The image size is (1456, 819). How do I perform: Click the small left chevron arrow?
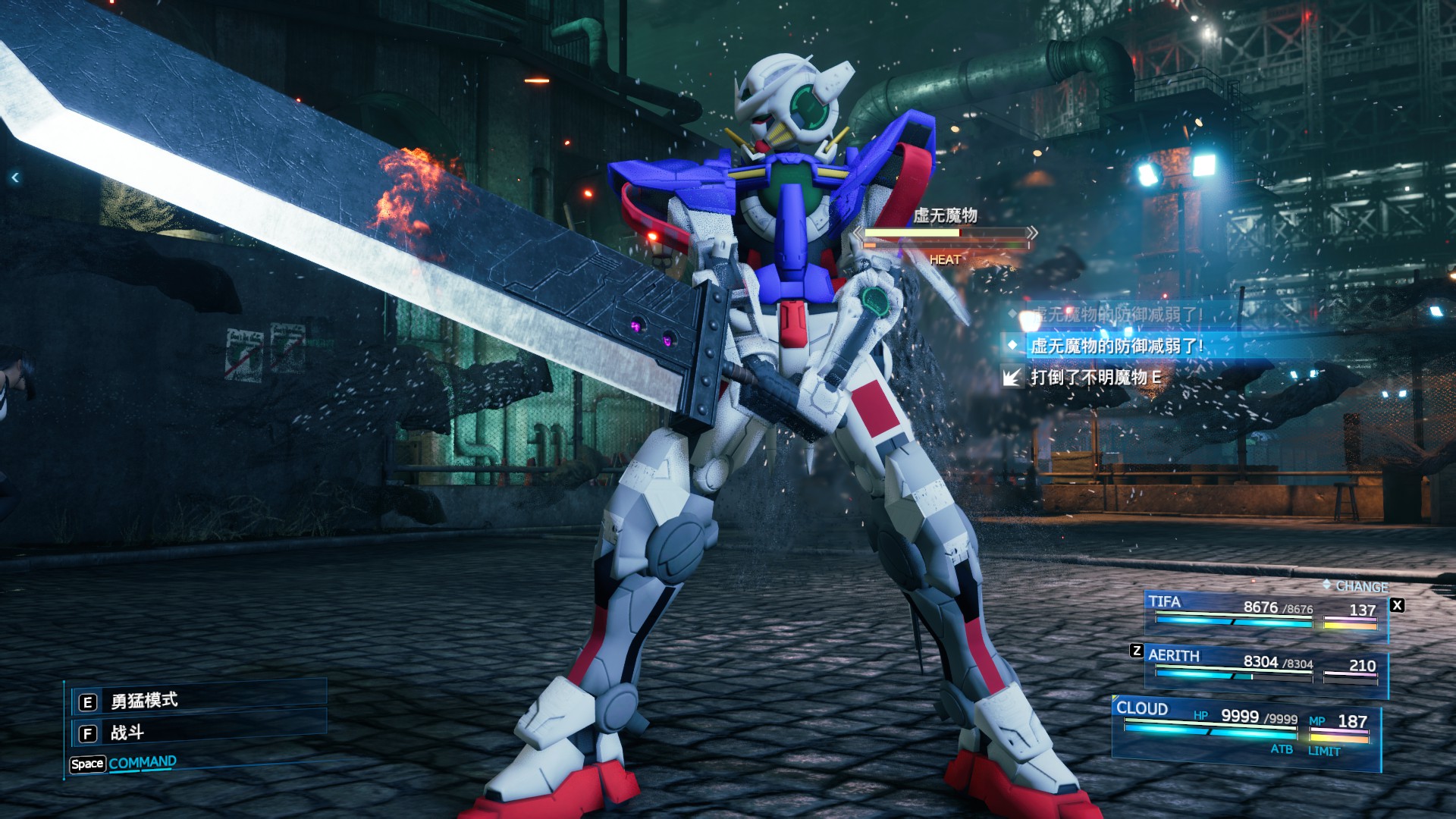pyautogui.click(x=15, y=177)
